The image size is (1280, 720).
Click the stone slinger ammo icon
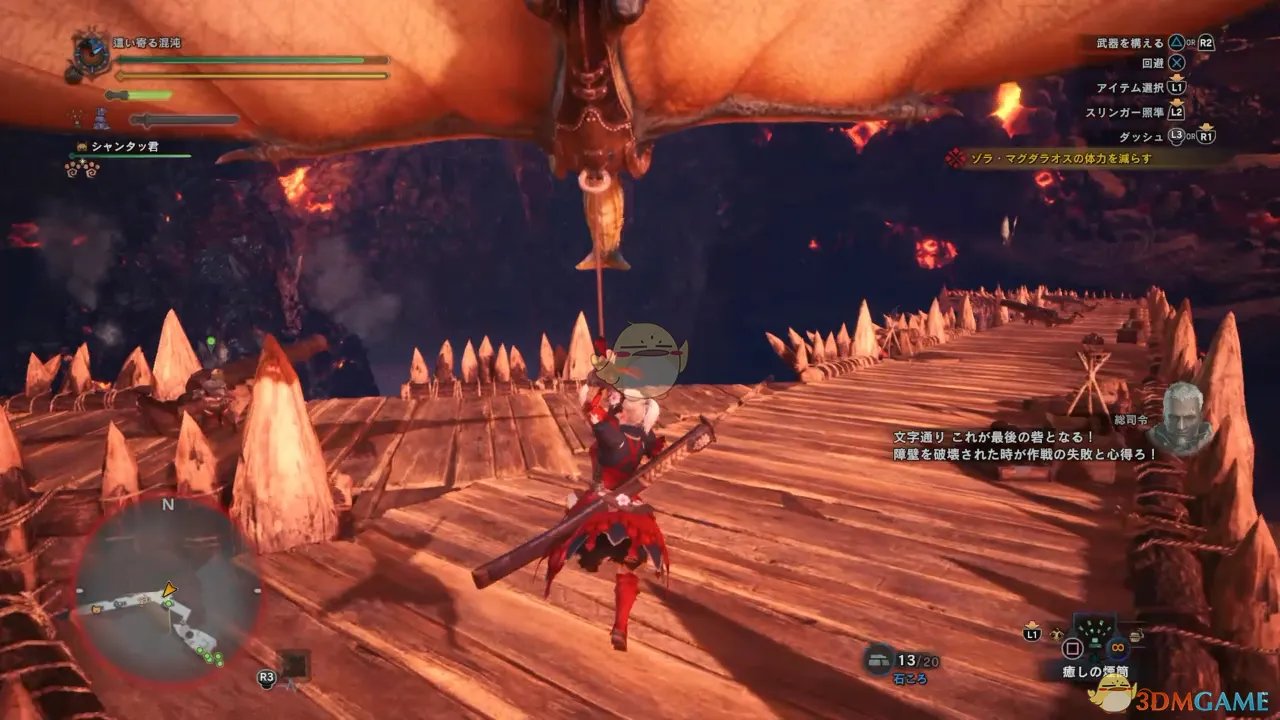click(878, 657)
